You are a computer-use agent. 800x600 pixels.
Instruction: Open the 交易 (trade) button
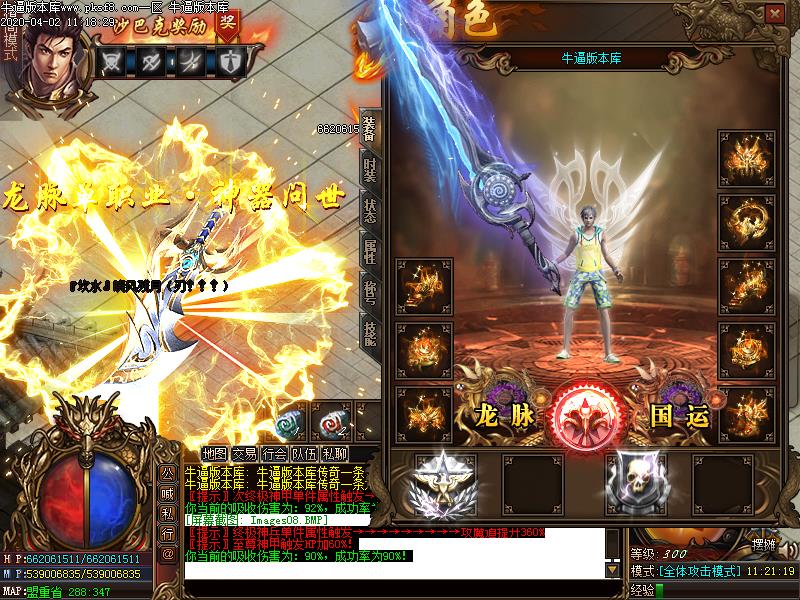click(x=245, y=453)
